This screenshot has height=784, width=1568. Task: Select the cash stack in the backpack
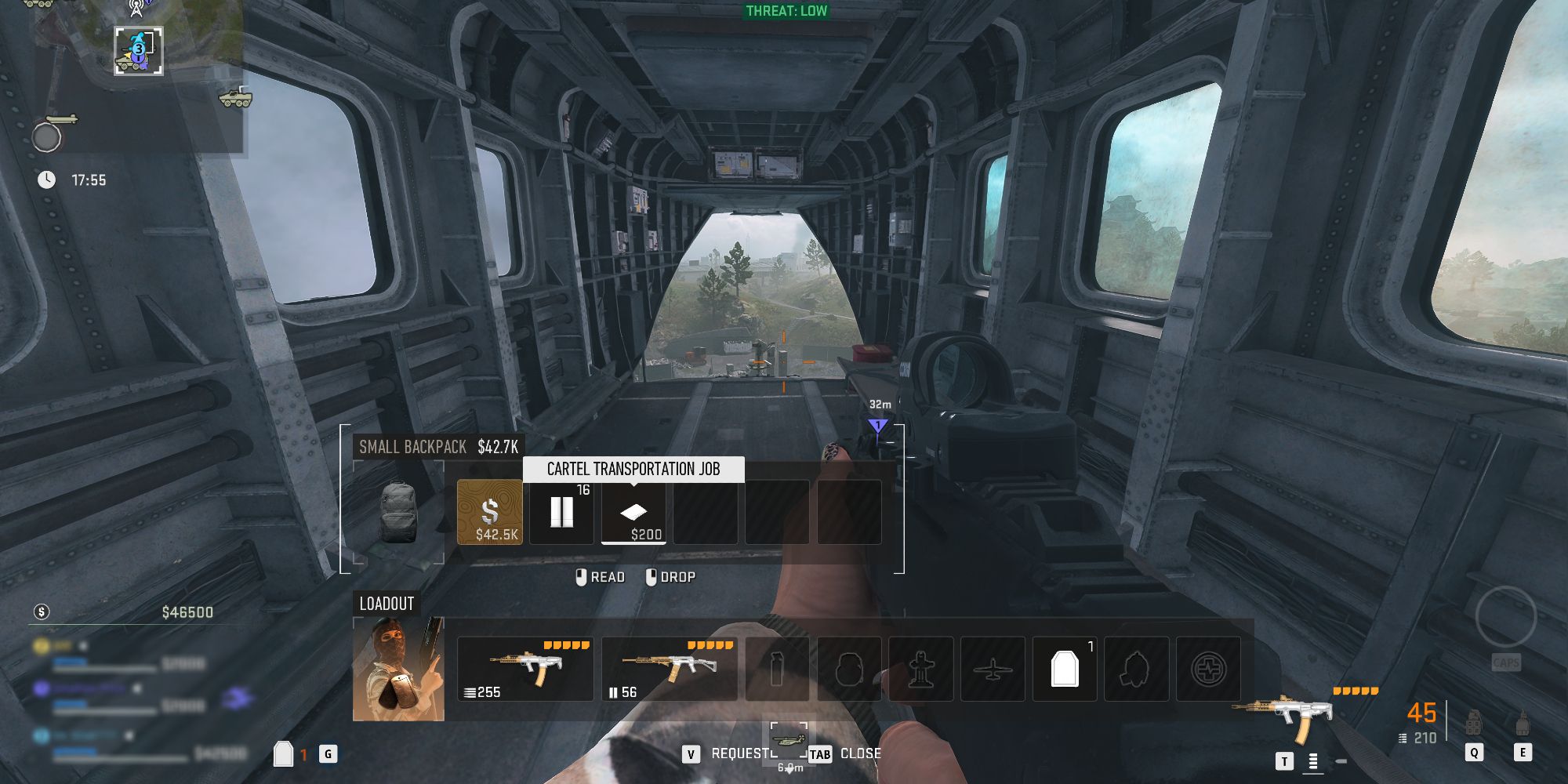pos(489,512)
